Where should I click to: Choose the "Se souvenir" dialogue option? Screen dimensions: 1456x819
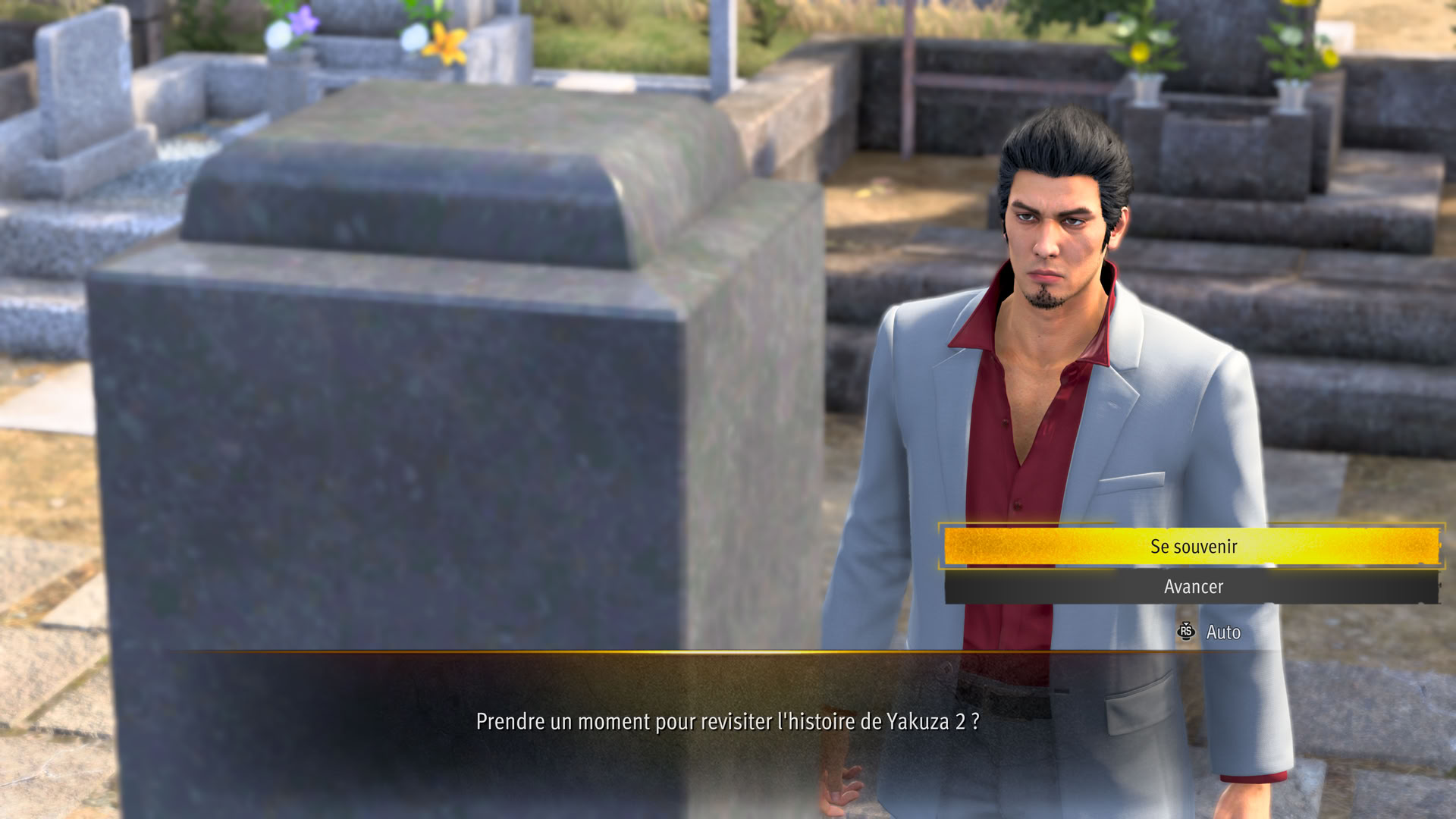(x=1191, y=546)
